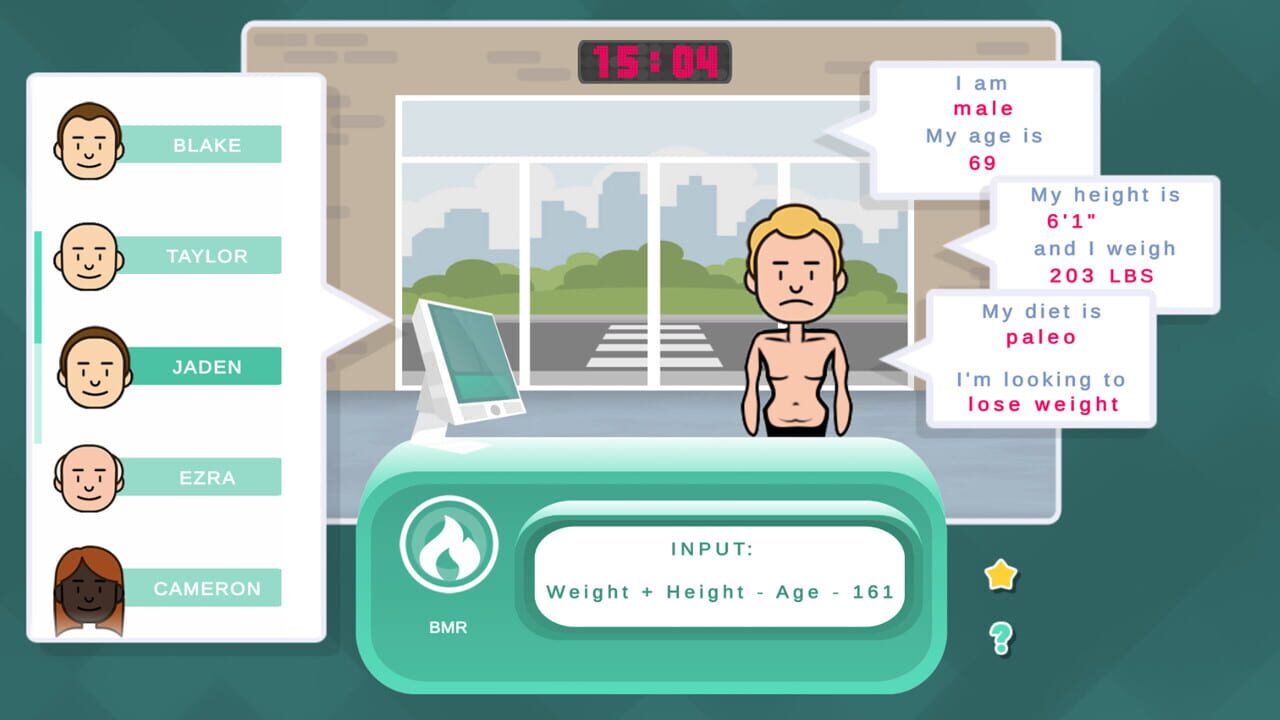Viewport: 1280px width, 720px height.
Task: Select the BLAKE name label
Action: (x=206, y=144)
